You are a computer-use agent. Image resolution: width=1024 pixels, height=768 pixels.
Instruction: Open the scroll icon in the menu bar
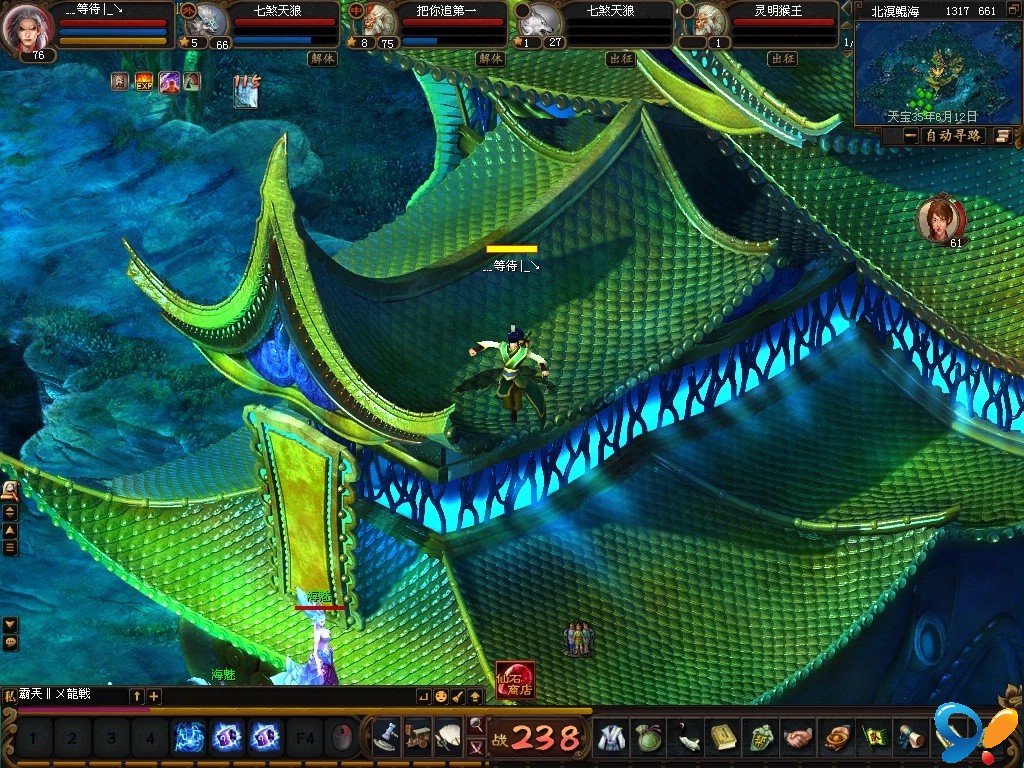pos(909,738)
